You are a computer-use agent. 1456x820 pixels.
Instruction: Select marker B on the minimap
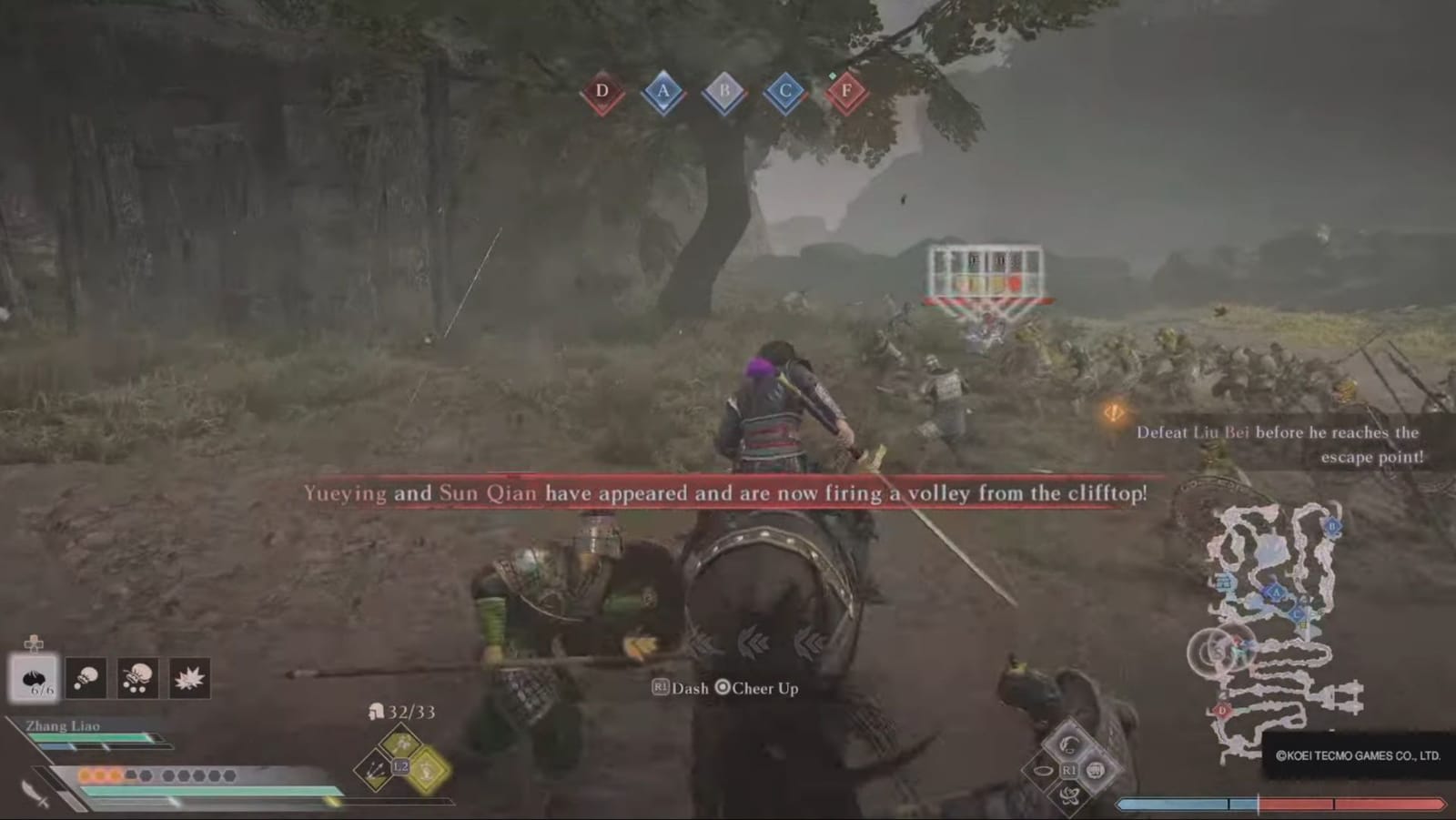(x=1331, y=526)
